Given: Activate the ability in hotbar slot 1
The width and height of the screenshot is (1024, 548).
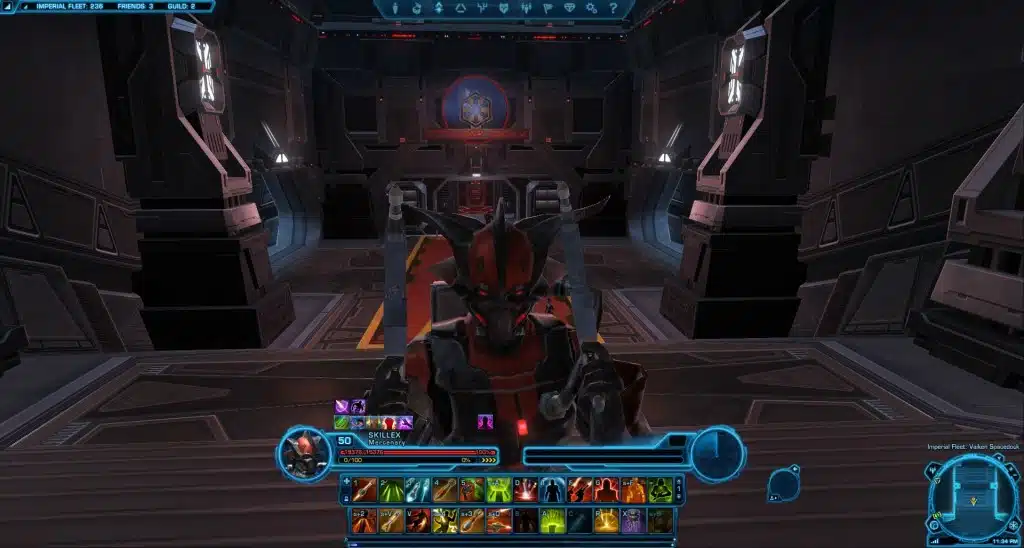Looking at the screenshot, I should (364, 490).
